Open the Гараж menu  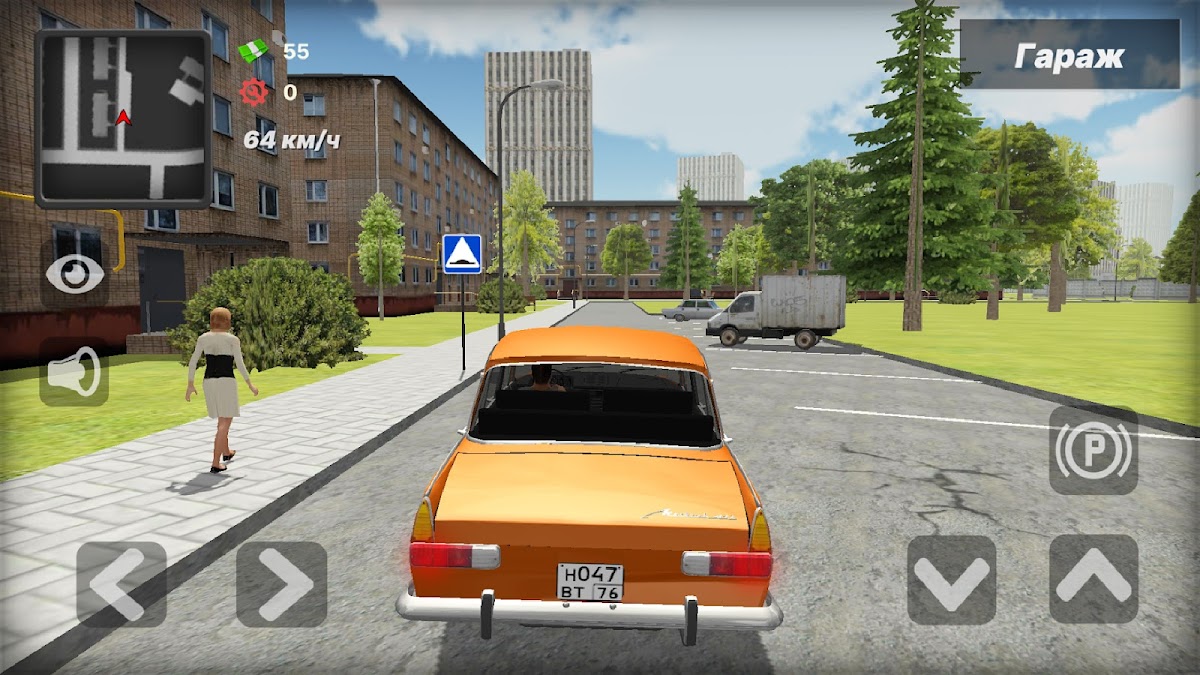[x=1069, y=55]
